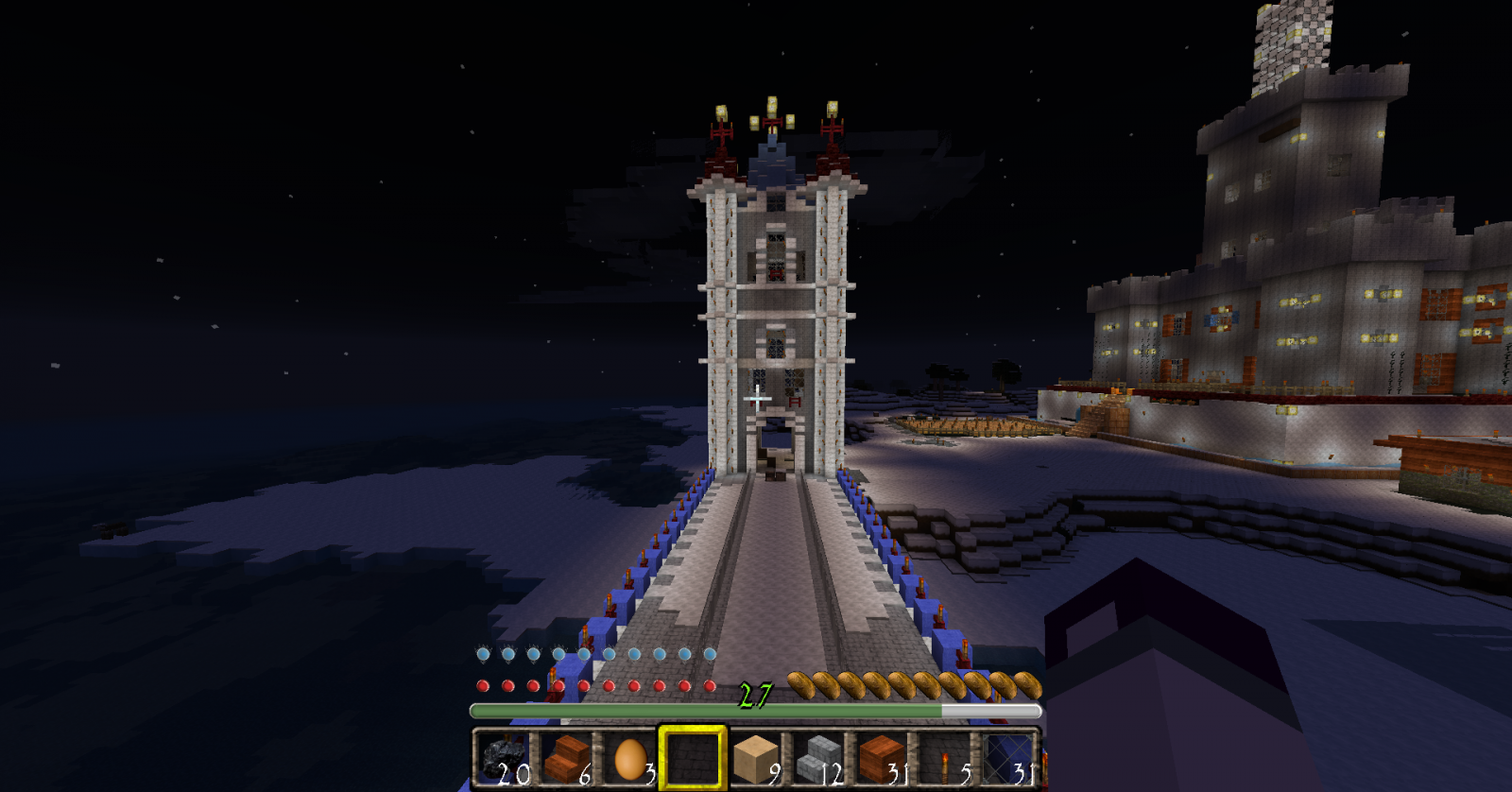Select the coal slot in the hotbar

pos(503,758)
